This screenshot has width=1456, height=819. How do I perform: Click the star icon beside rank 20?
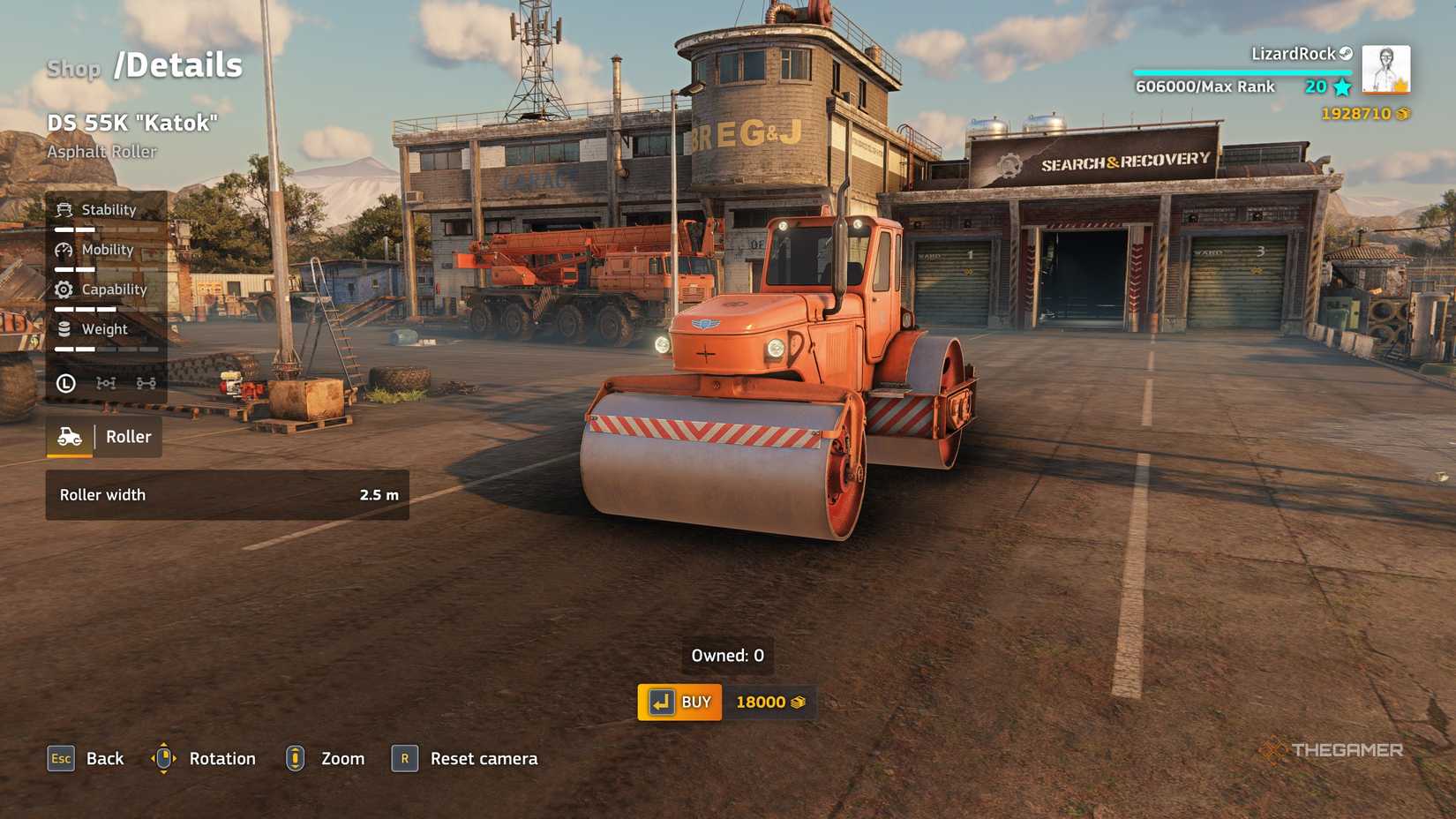(1340, 86)
